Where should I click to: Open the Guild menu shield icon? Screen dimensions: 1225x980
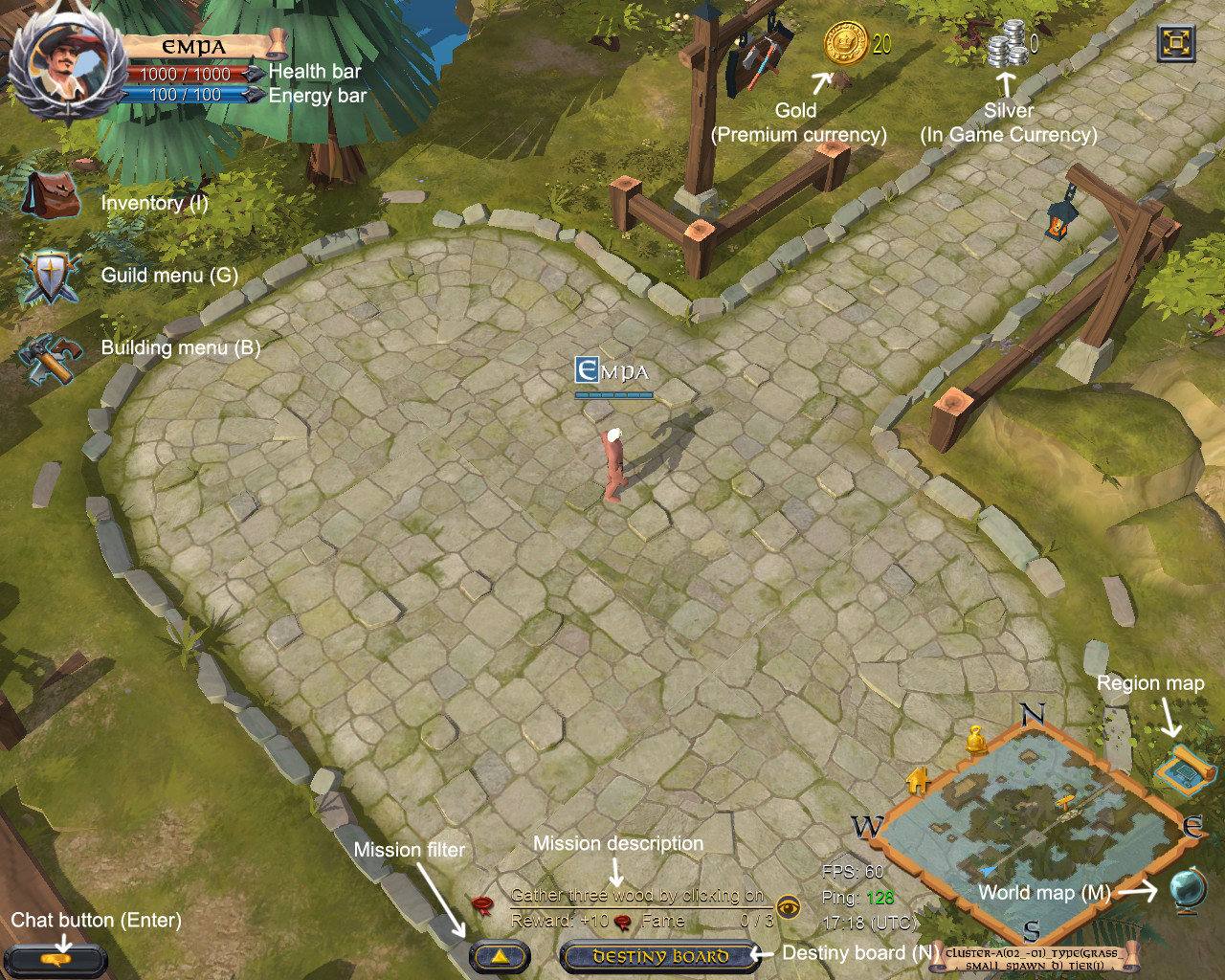[x=50, y=275]
